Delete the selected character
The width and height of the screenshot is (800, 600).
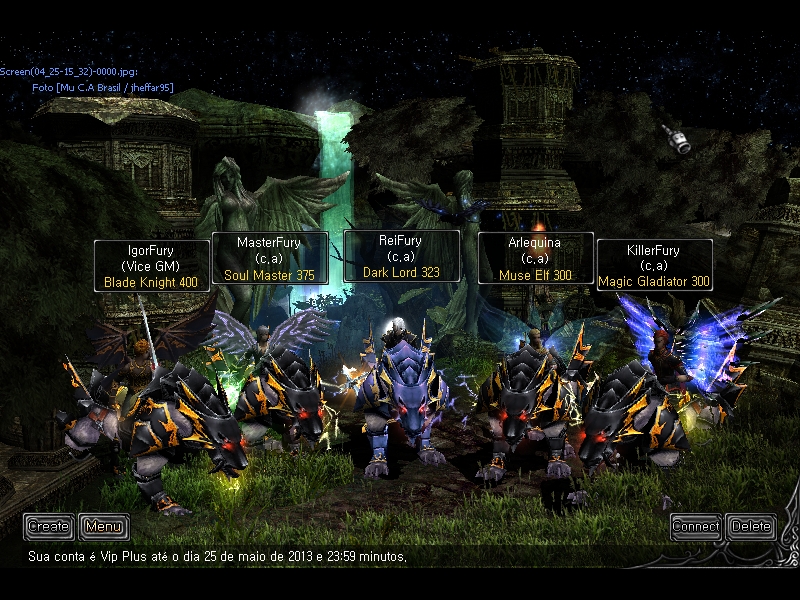click(751, 526)
